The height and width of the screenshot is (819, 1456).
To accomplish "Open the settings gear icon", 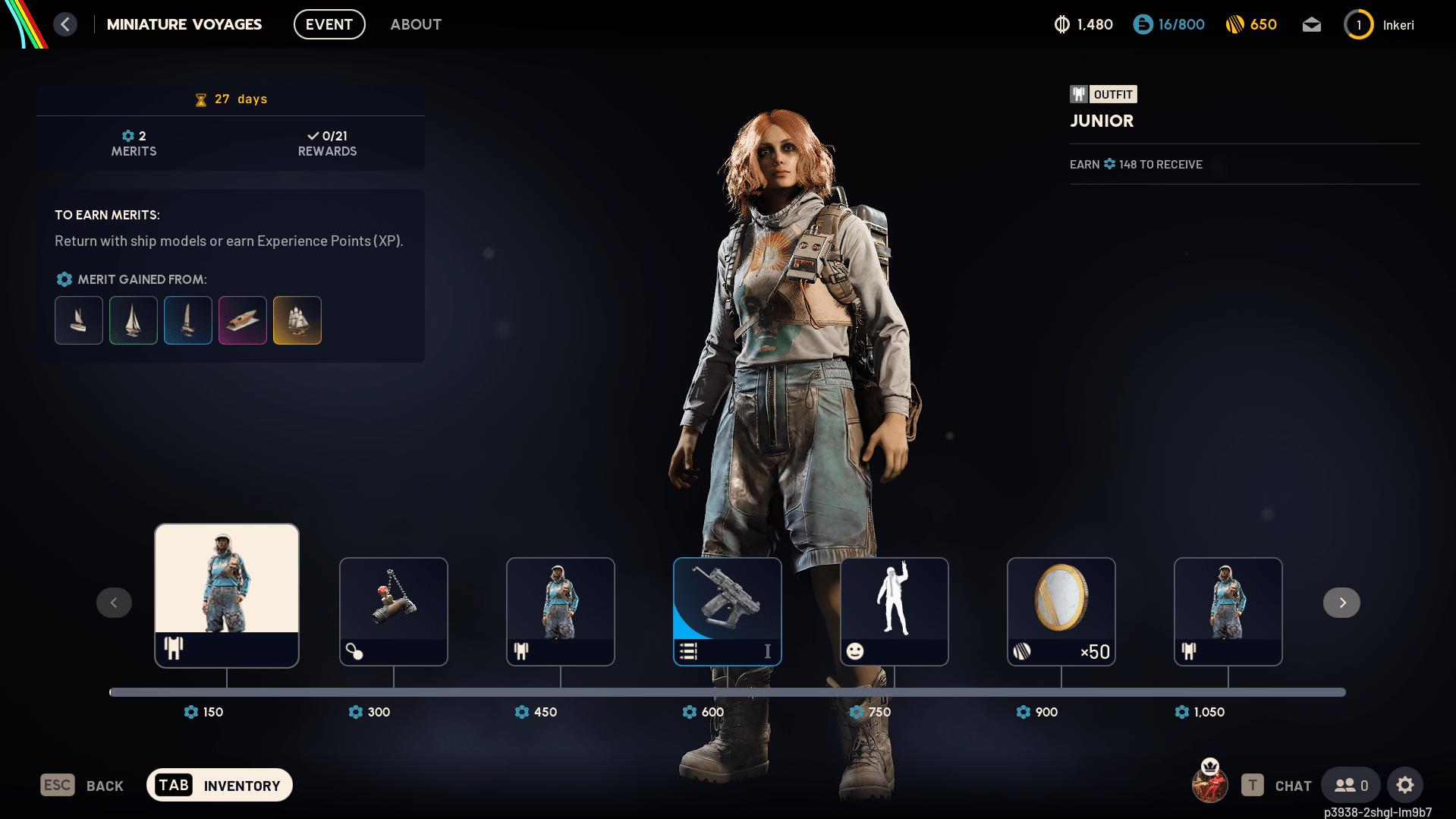I will [1405, 785].
